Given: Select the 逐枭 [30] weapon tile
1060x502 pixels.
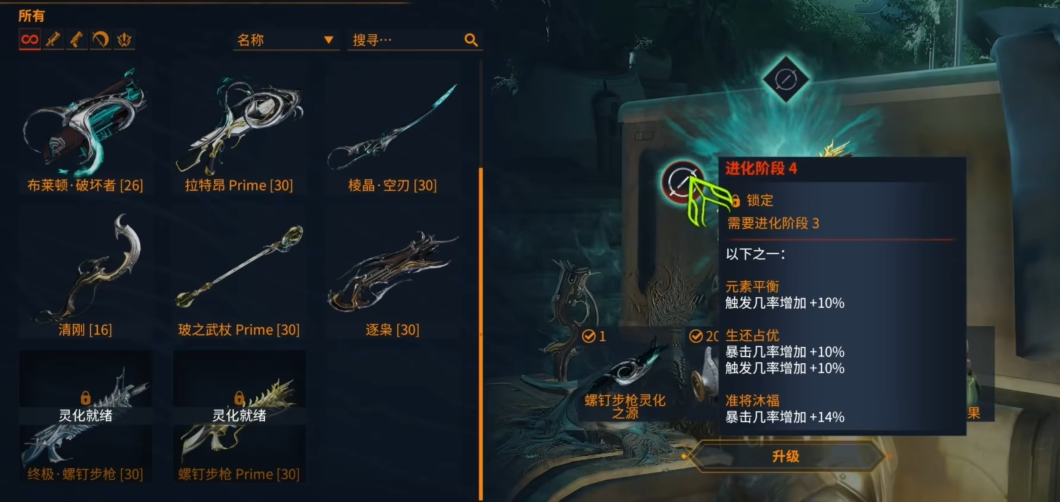Looking at the screenshot, I should click(392, 275).
